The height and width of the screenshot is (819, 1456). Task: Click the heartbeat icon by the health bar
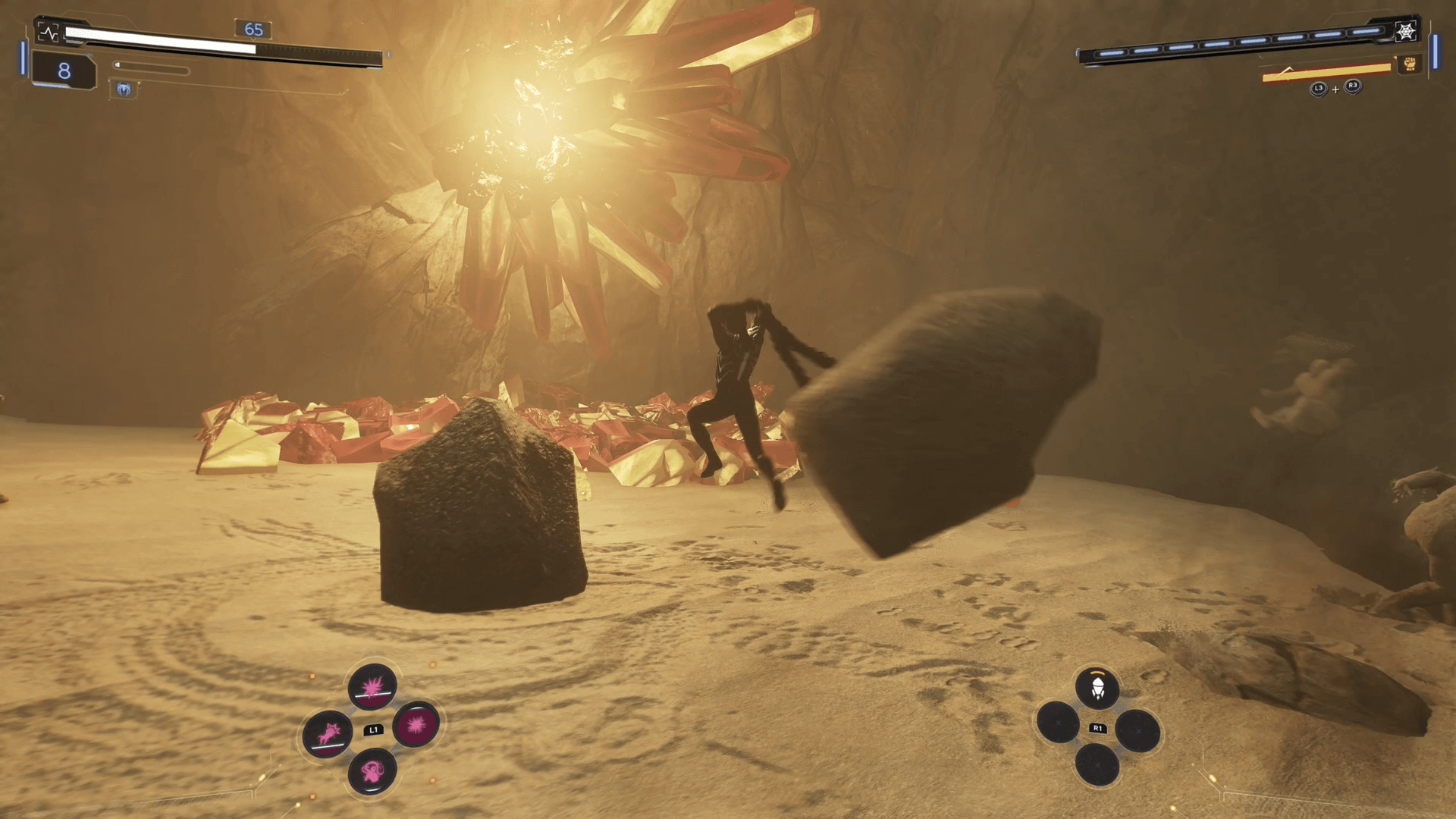(x=49, y=33)
